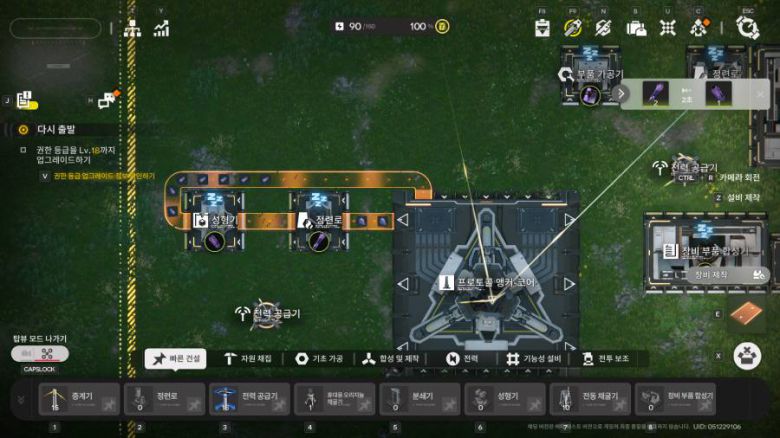Select the 장비 부품 합성기 build slot
Image resolution: width=780 pixels, height=438 pixels.
click(676, 399)
